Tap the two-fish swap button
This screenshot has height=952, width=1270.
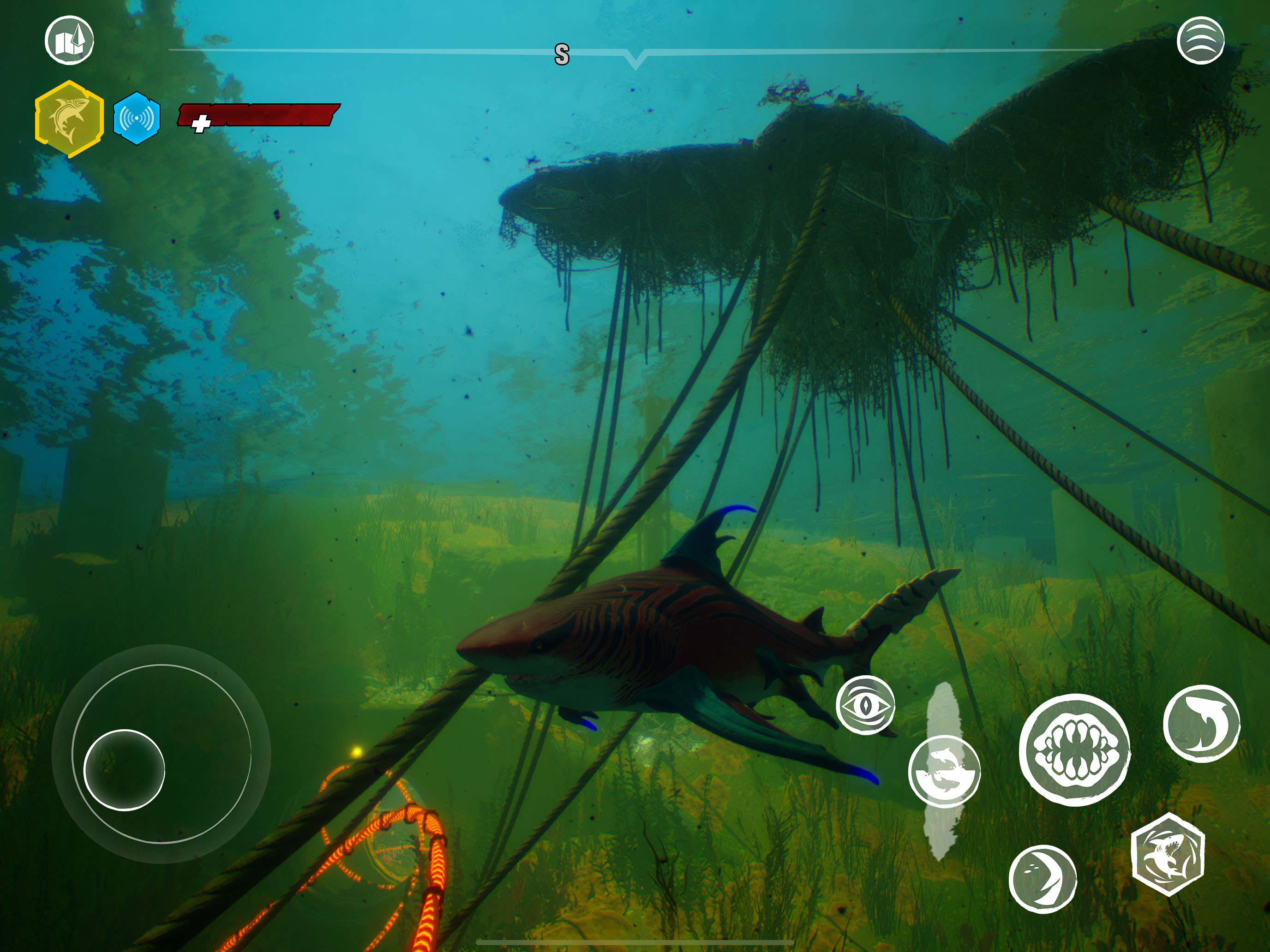point(944,771)
